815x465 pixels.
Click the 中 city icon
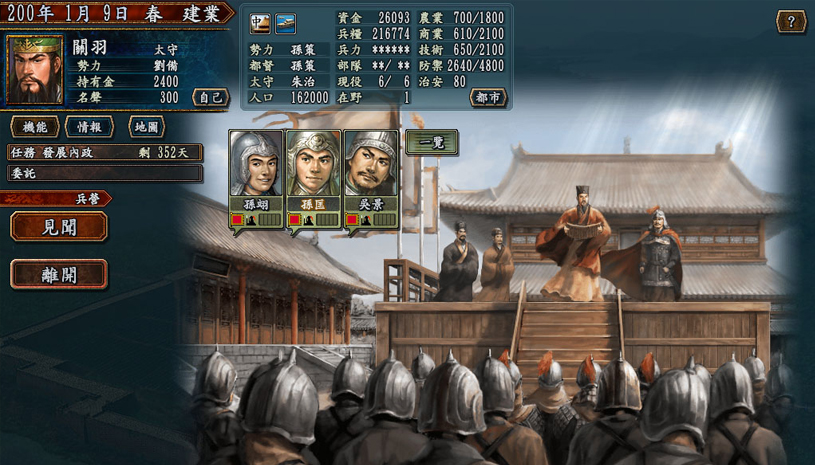260,22
